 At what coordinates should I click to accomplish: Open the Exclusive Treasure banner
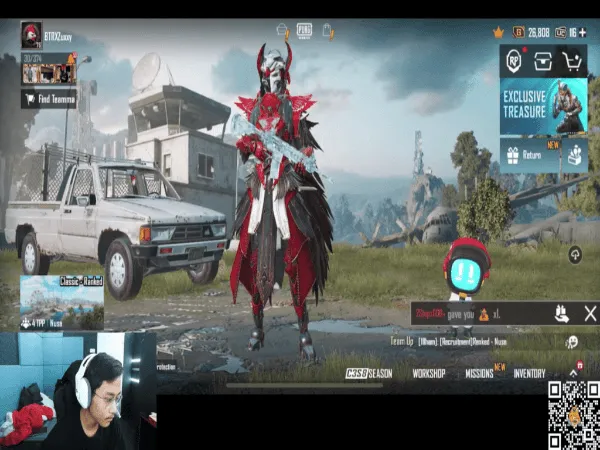(x=544, y=106)
